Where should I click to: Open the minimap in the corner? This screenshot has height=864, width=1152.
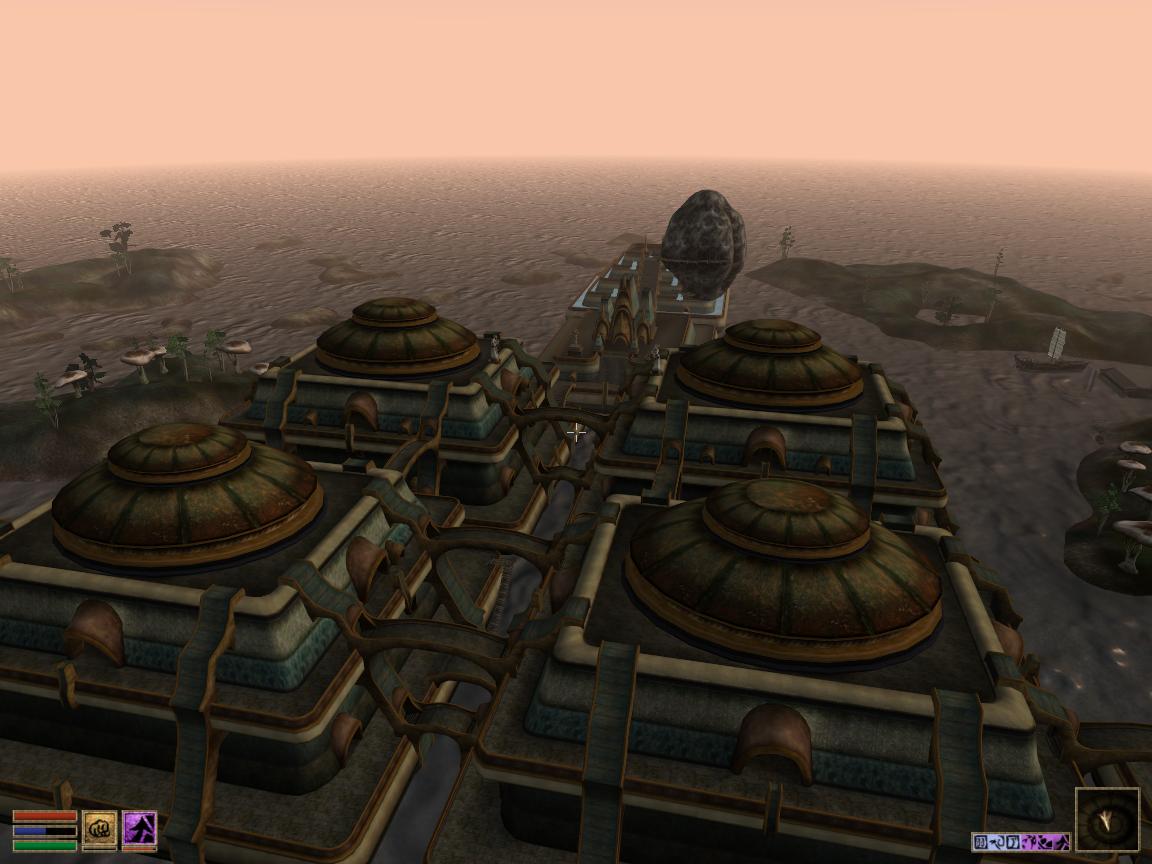tap(1107, 820)
